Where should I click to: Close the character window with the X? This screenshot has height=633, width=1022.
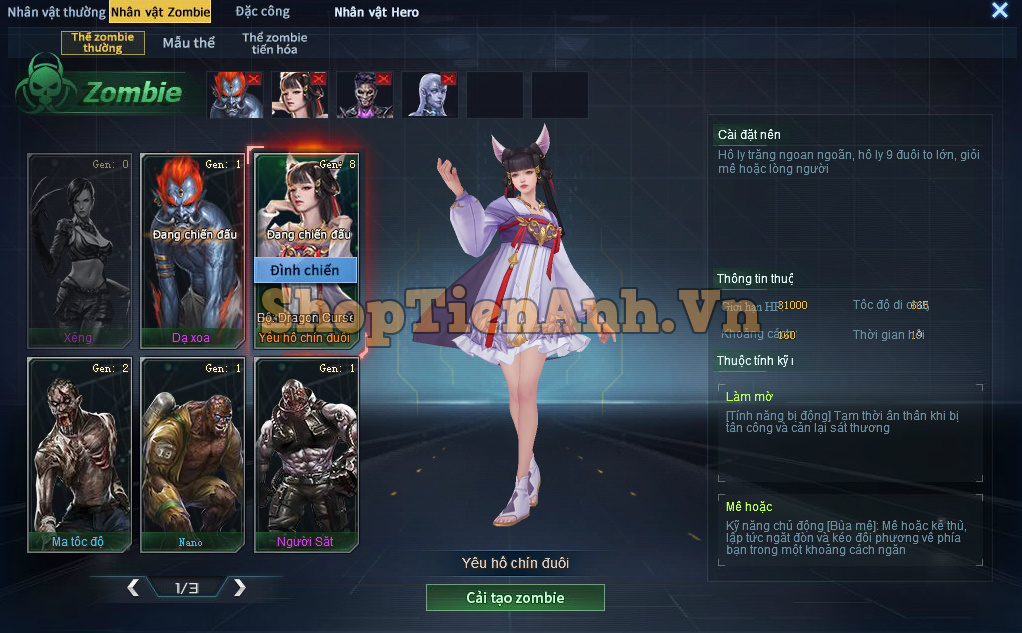tap(999, 11)
